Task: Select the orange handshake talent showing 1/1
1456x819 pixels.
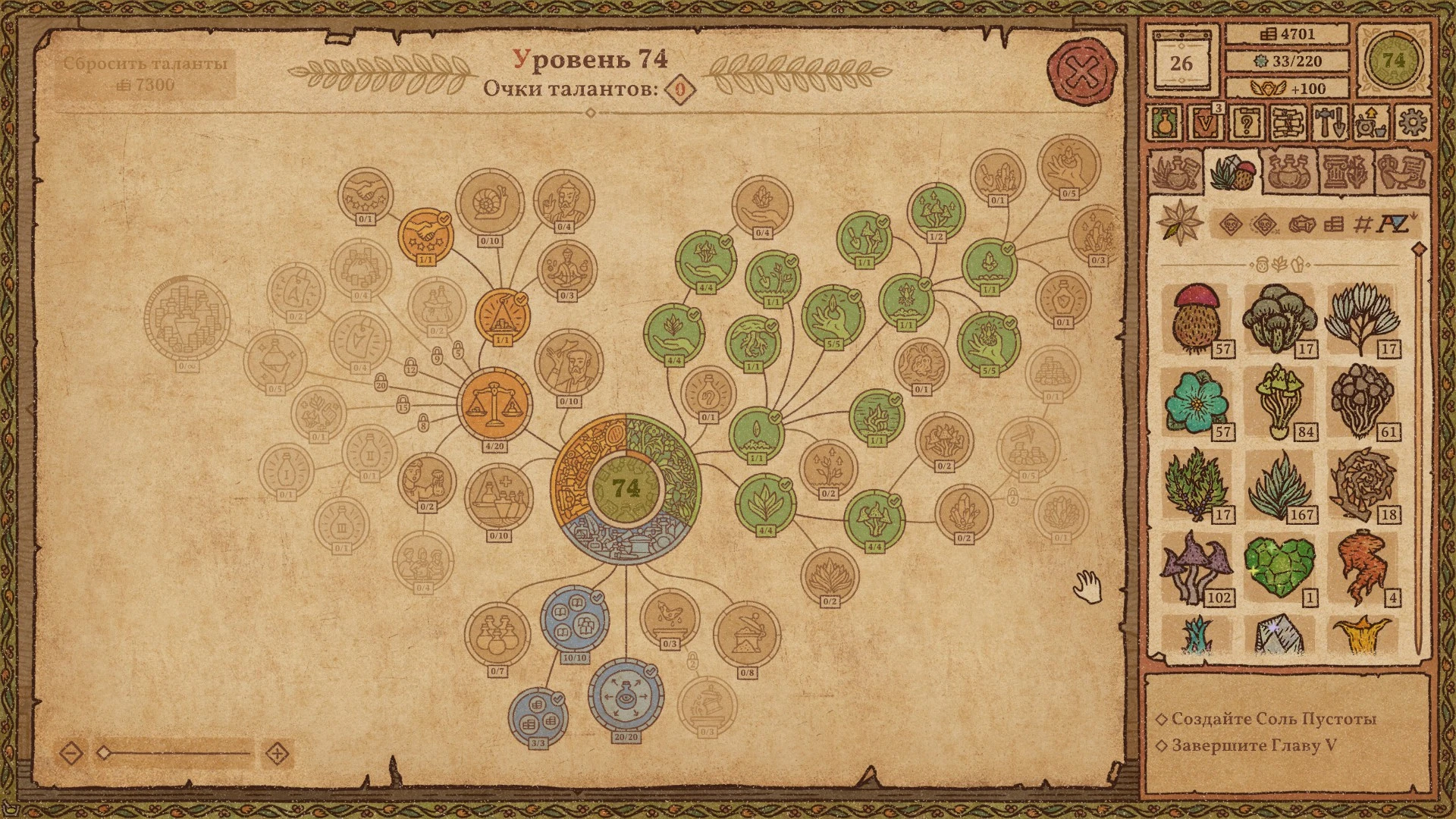Action: click(x=425, y=235)
